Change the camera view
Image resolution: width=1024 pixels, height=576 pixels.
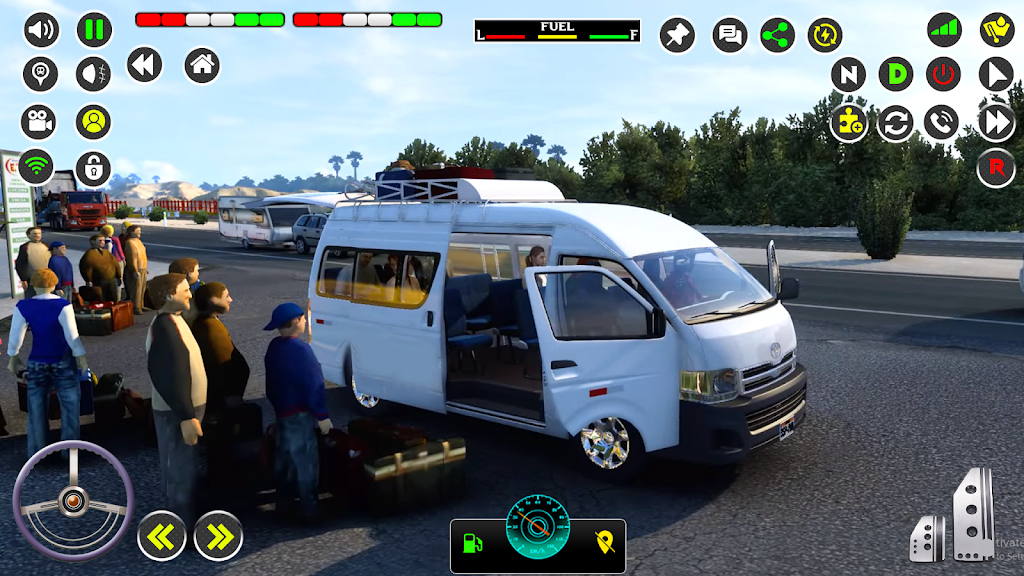[39, 122]
